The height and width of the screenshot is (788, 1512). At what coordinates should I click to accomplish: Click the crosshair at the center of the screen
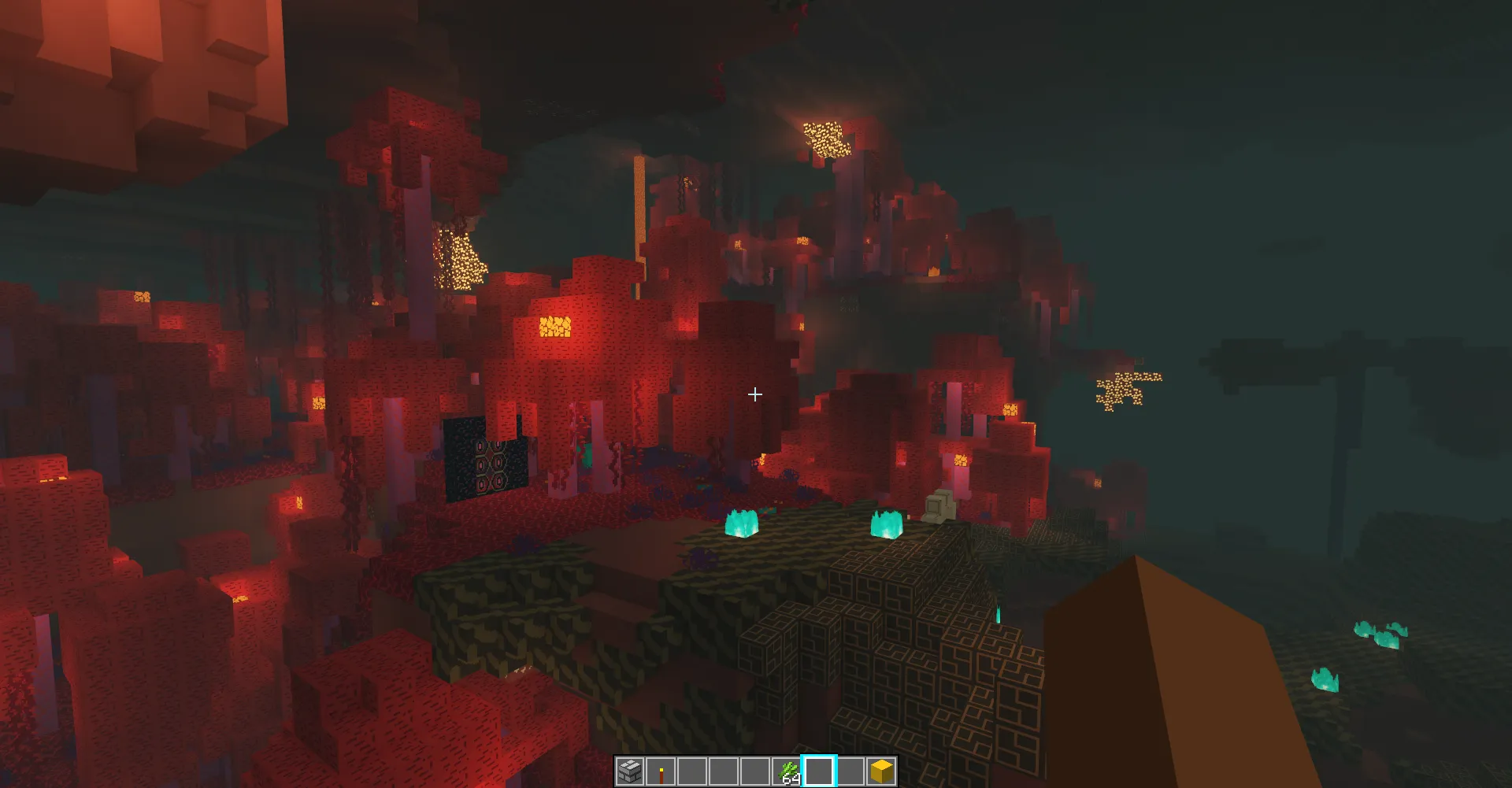coord(755,394)
